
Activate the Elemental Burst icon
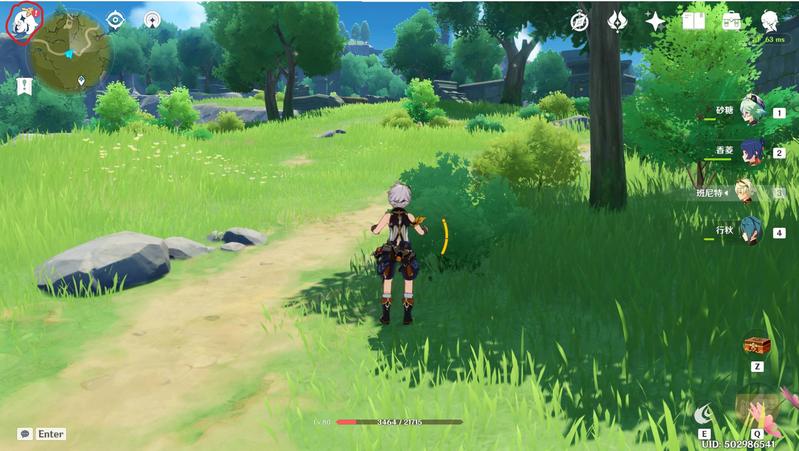click(756, 411)
